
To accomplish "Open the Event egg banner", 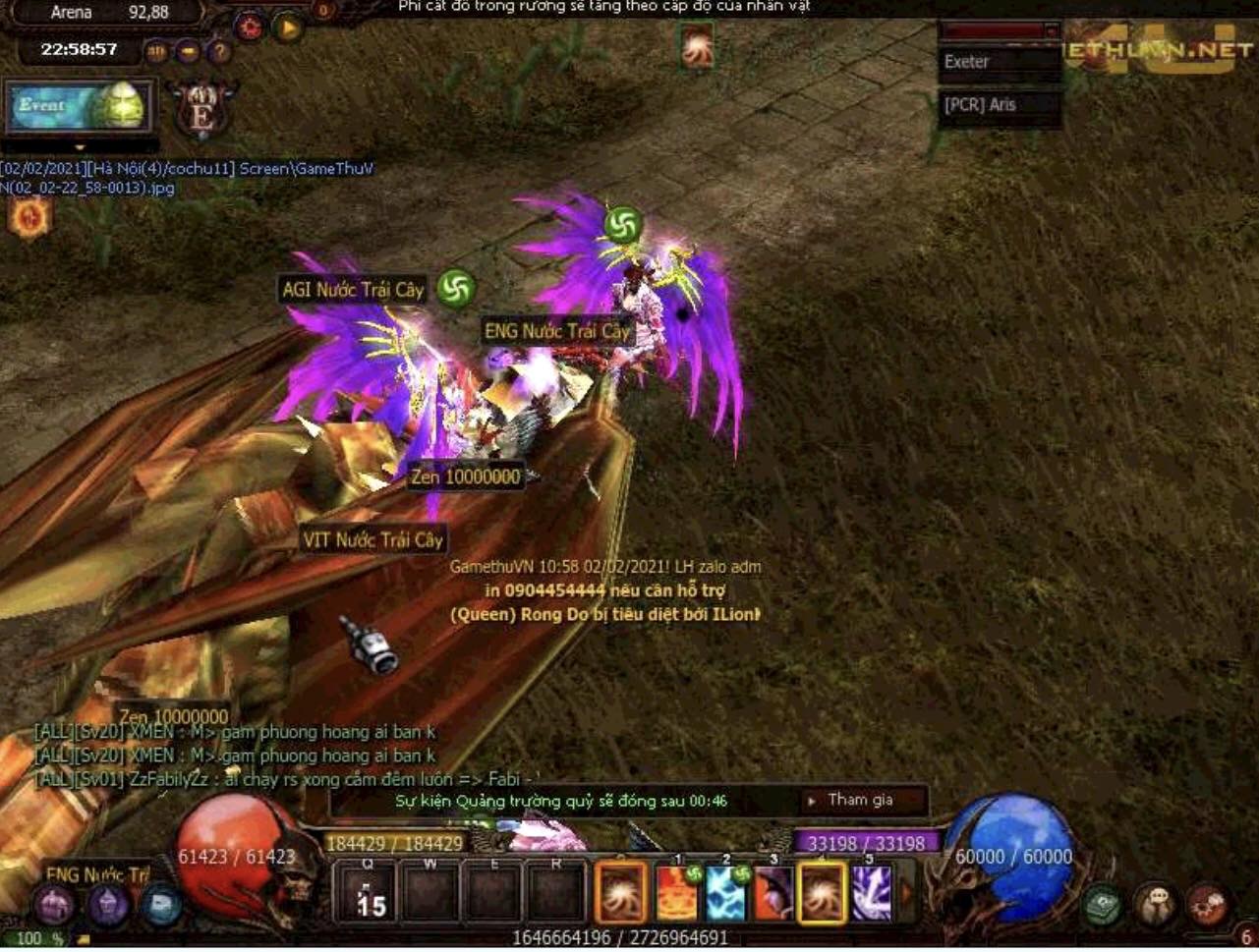I will [81, 107].
